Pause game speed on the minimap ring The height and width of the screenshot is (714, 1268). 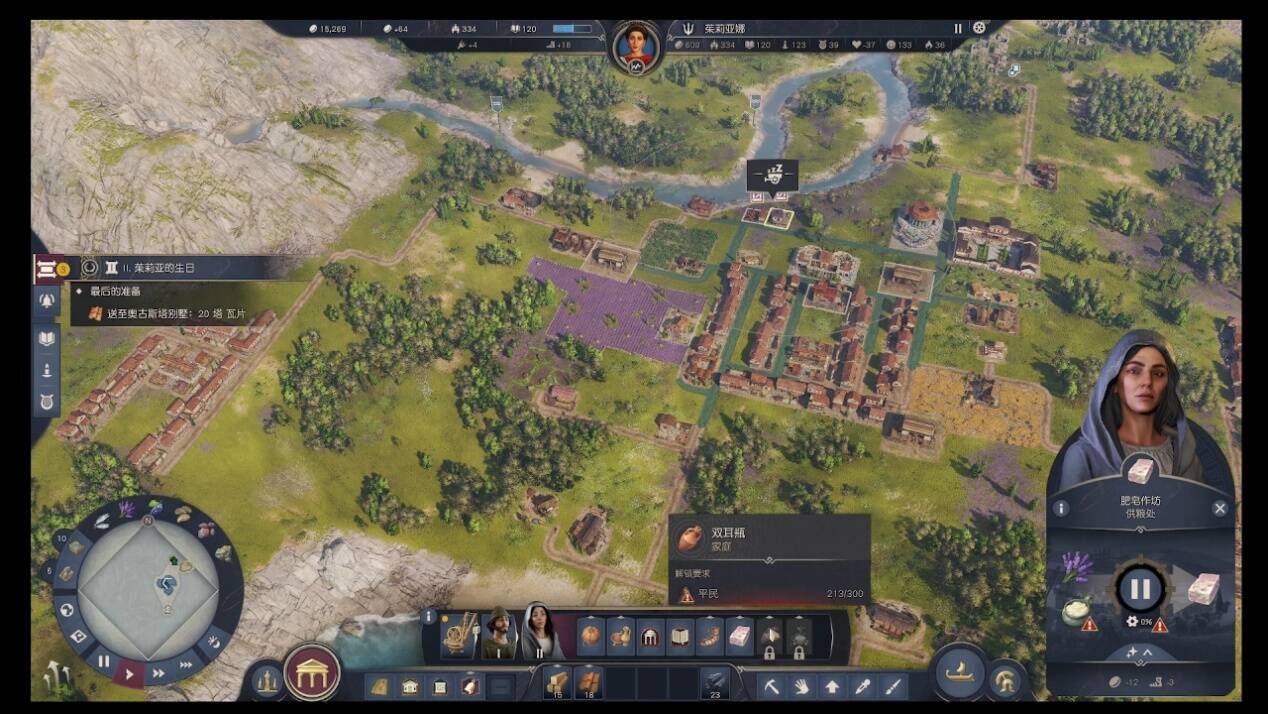pyautogui.click(x=104, y=661)
